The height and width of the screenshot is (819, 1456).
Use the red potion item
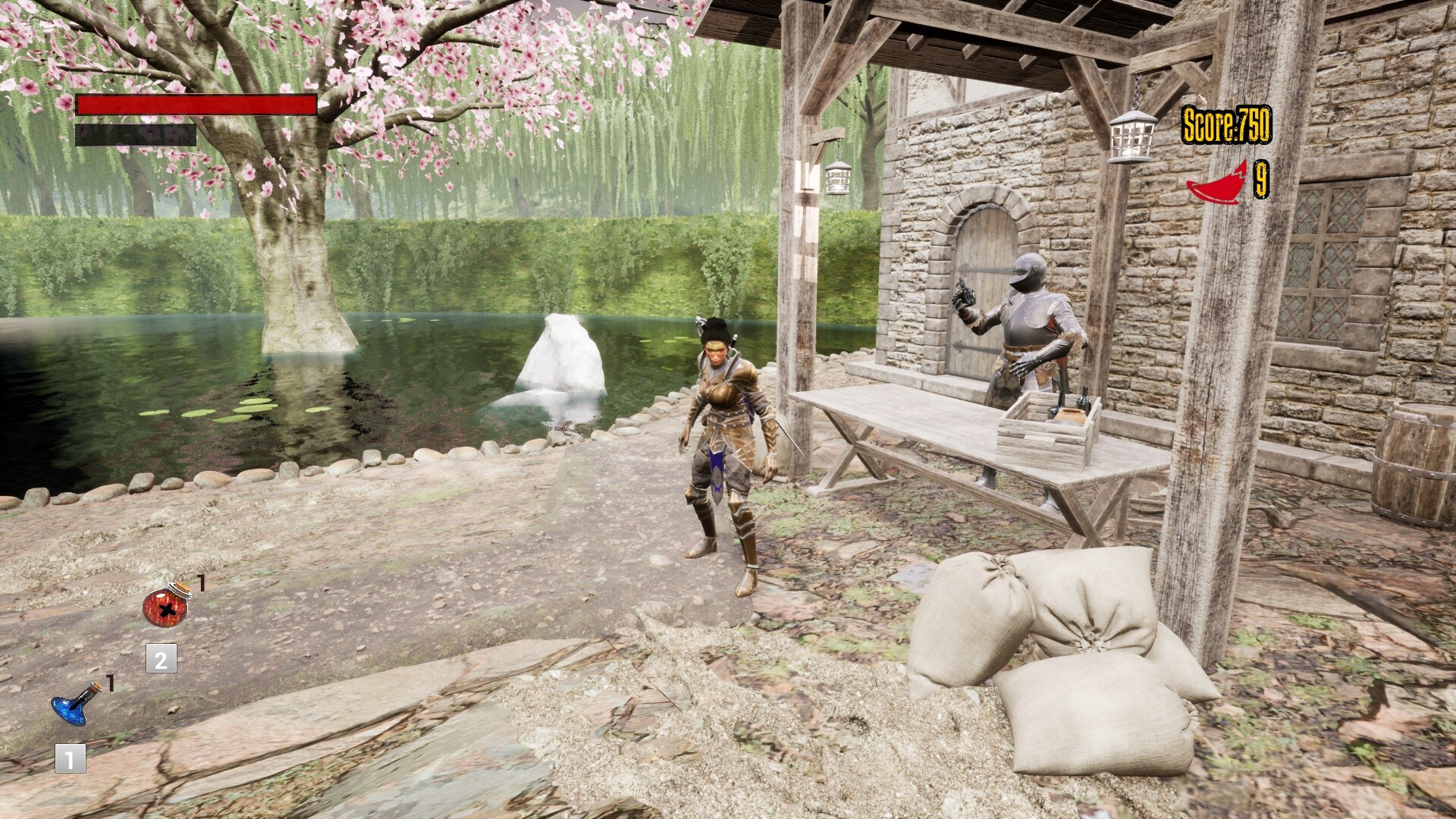click(x=165, y=607)
